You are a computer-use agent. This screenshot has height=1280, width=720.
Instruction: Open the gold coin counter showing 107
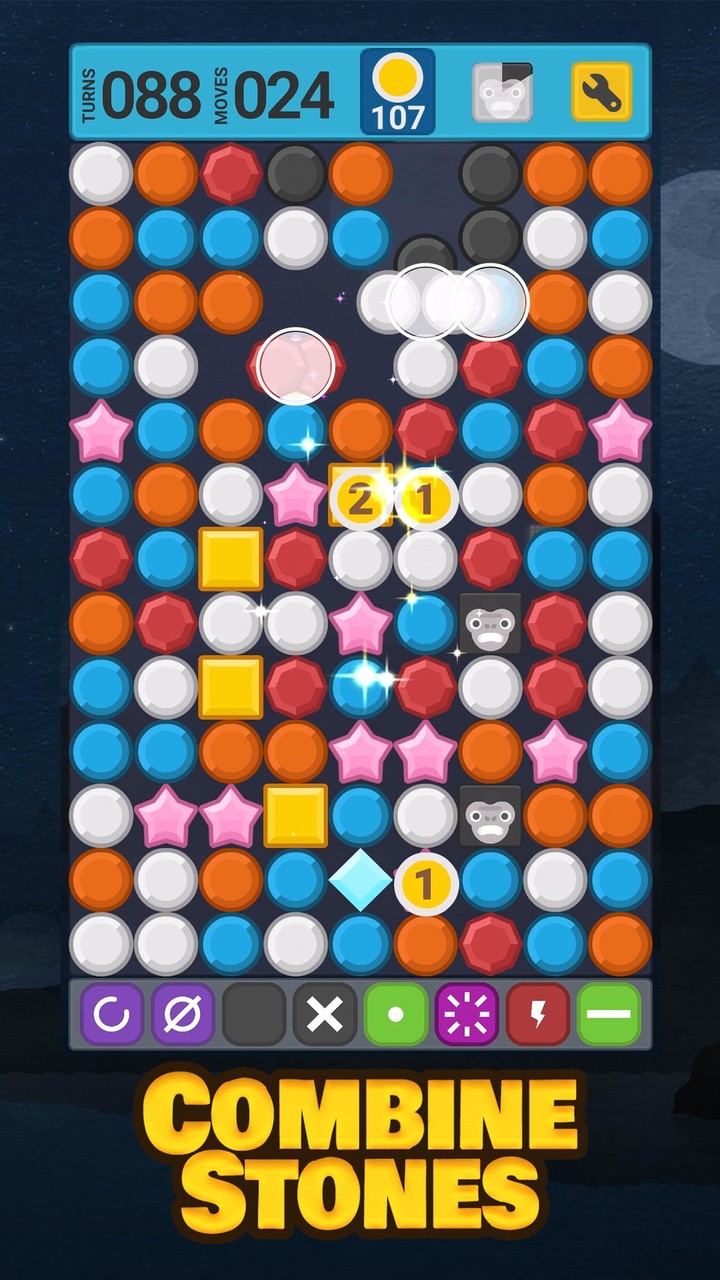click(x=398, y=92)
